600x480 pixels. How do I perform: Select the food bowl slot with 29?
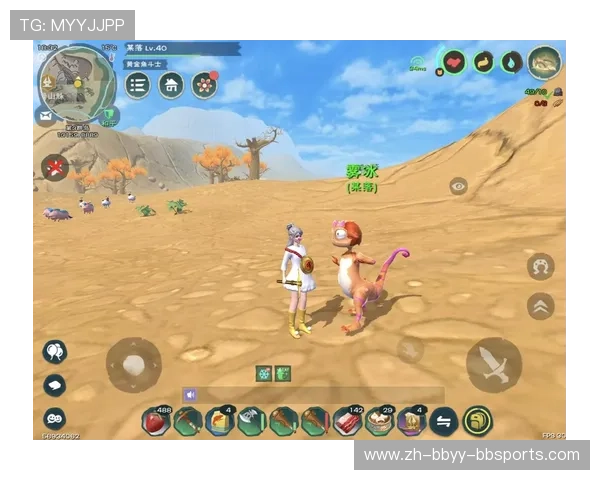click(378, 421)
